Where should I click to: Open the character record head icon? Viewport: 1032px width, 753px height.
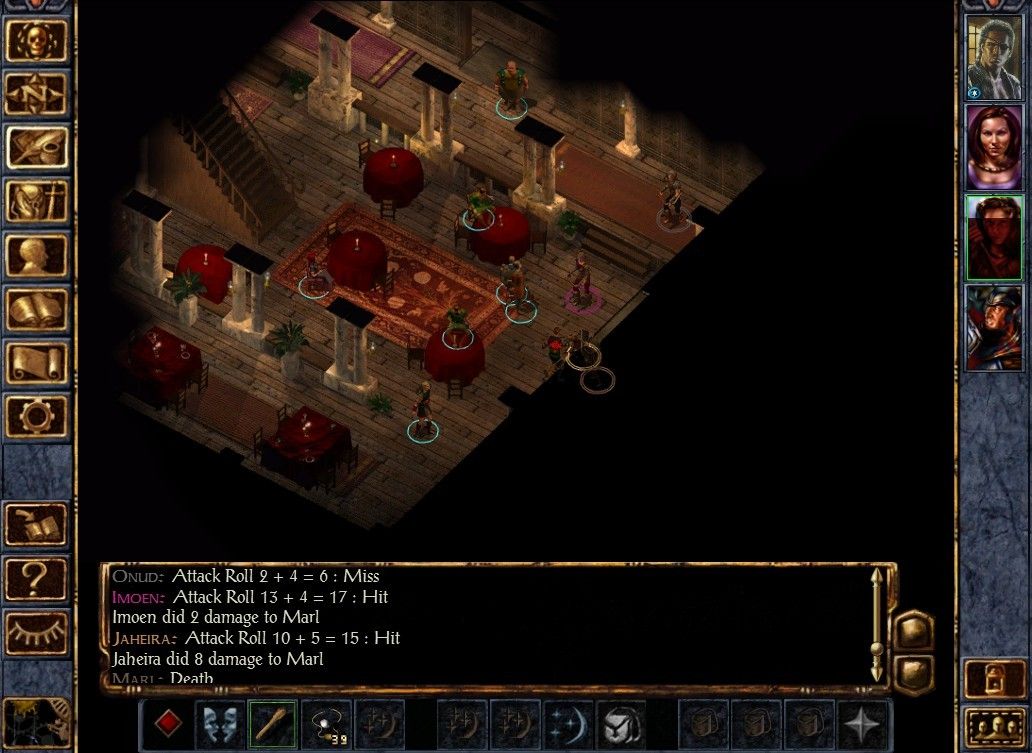tap(38, 256)
